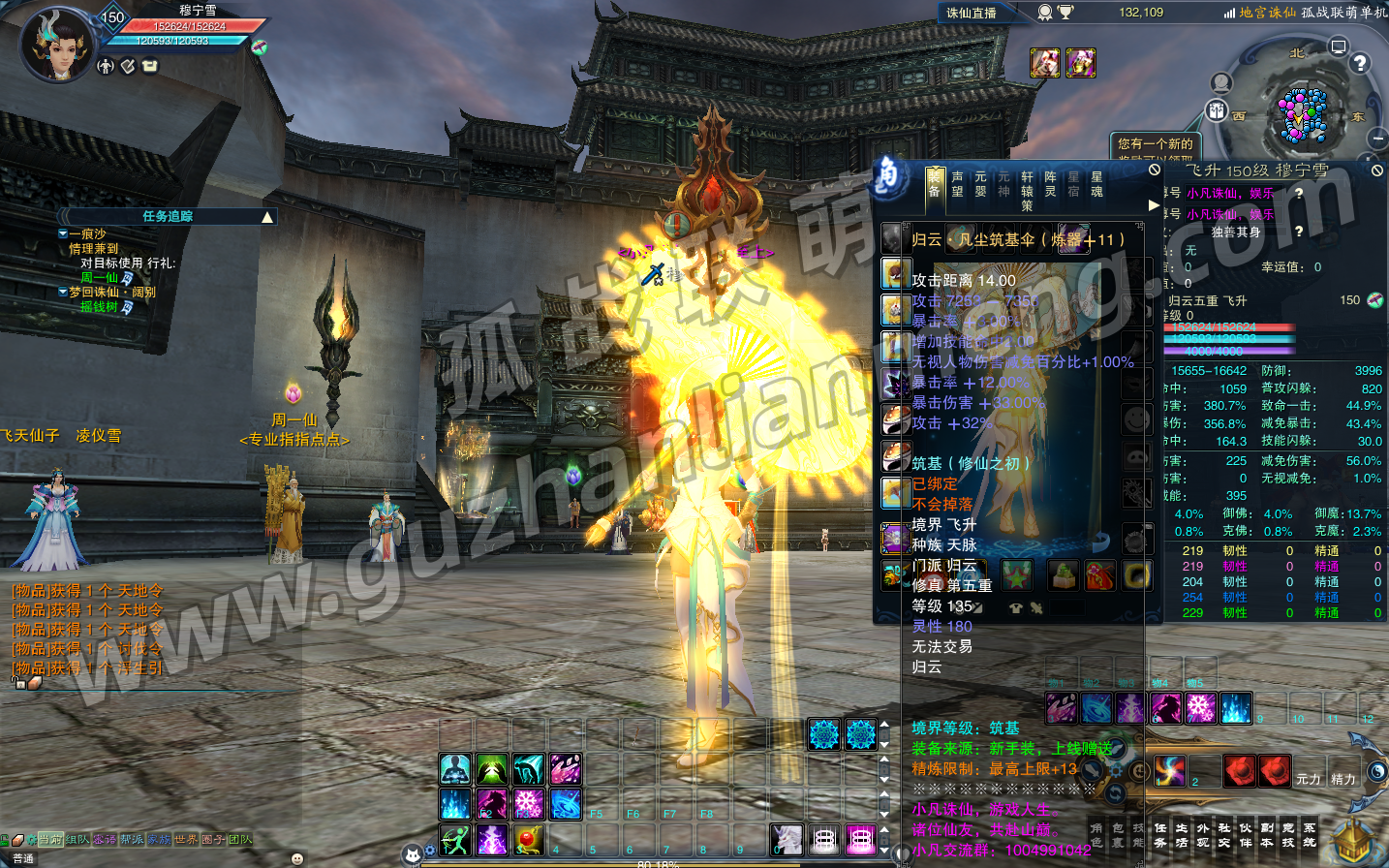Click the circular minimap
1389x868 pixels.
coord(1303,115)
